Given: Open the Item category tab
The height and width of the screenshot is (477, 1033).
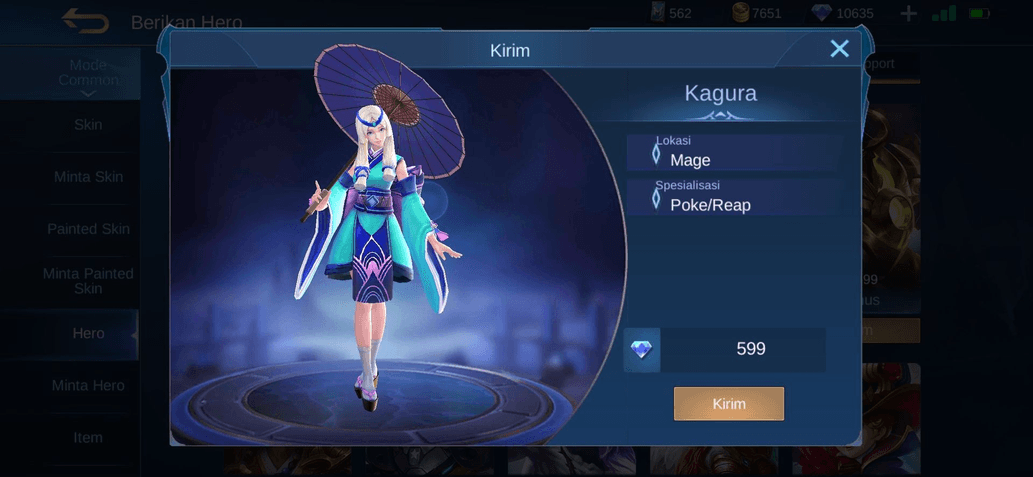Looking at the screenshot, I should [88, 437].
